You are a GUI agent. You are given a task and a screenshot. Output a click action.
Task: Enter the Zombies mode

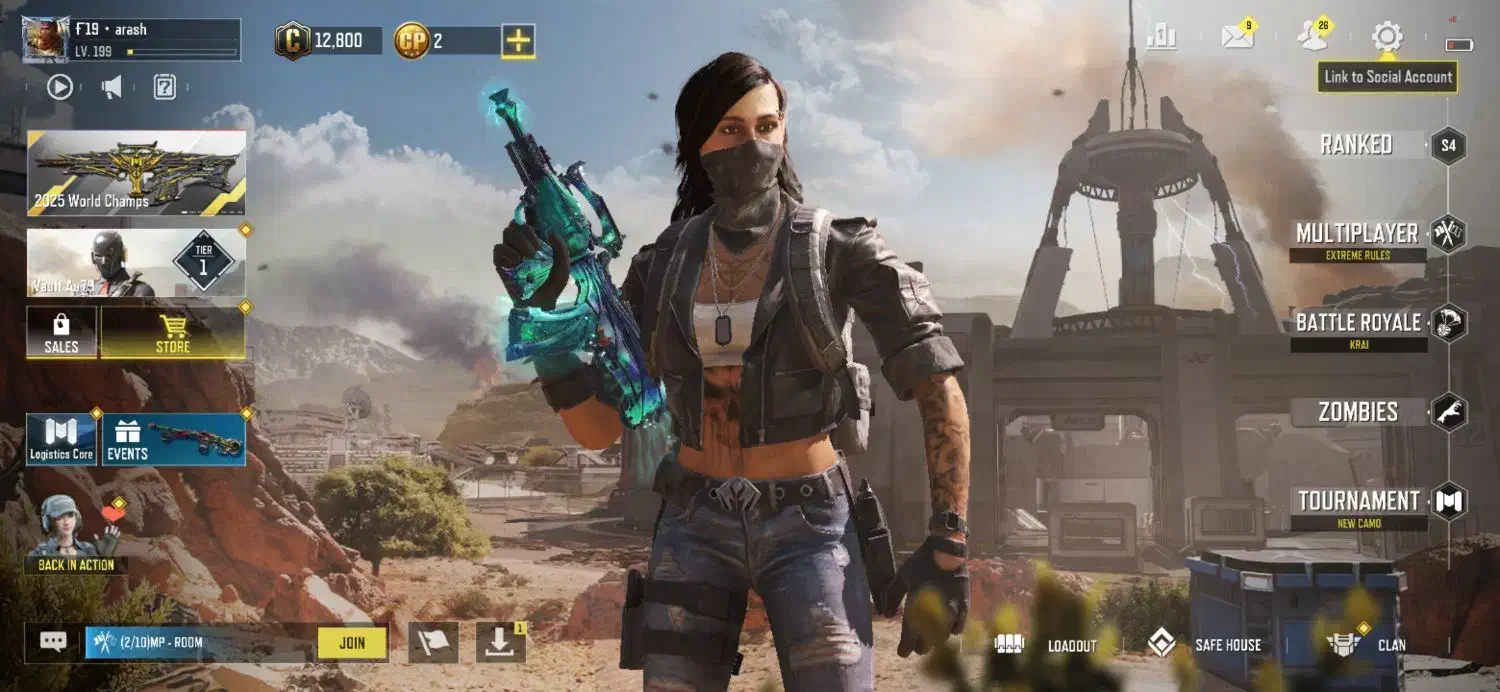click(x=1358, y=412)
